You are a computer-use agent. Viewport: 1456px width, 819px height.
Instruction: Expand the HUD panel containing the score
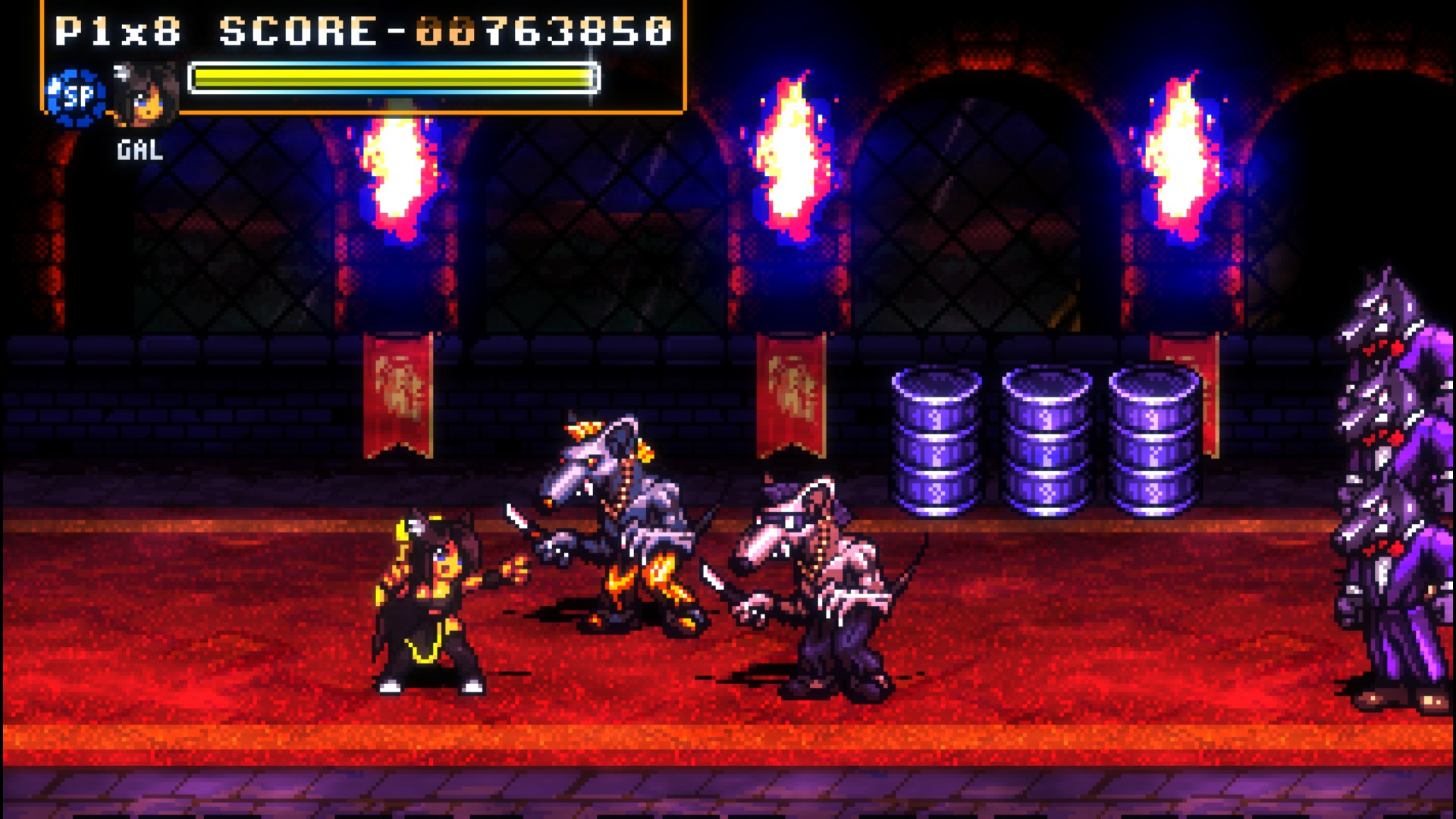click(x=364, y=57)
